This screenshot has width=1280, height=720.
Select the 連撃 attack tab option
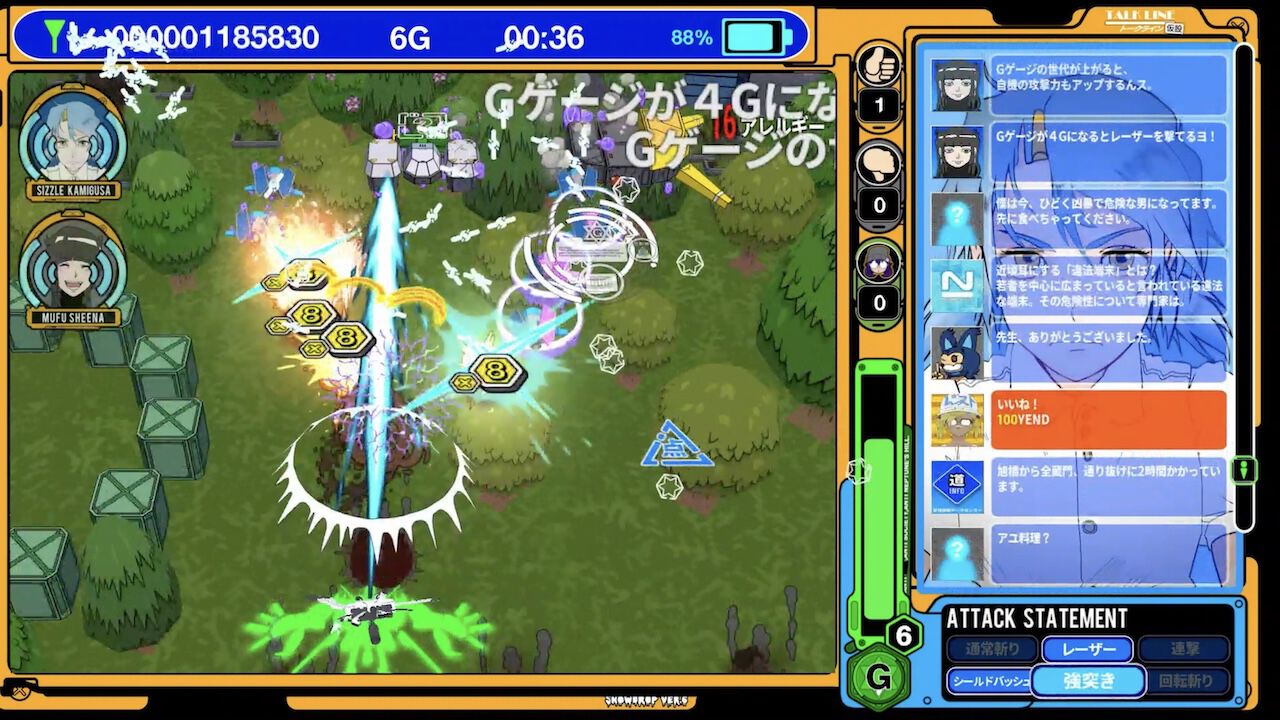[x=1184, y=649]
